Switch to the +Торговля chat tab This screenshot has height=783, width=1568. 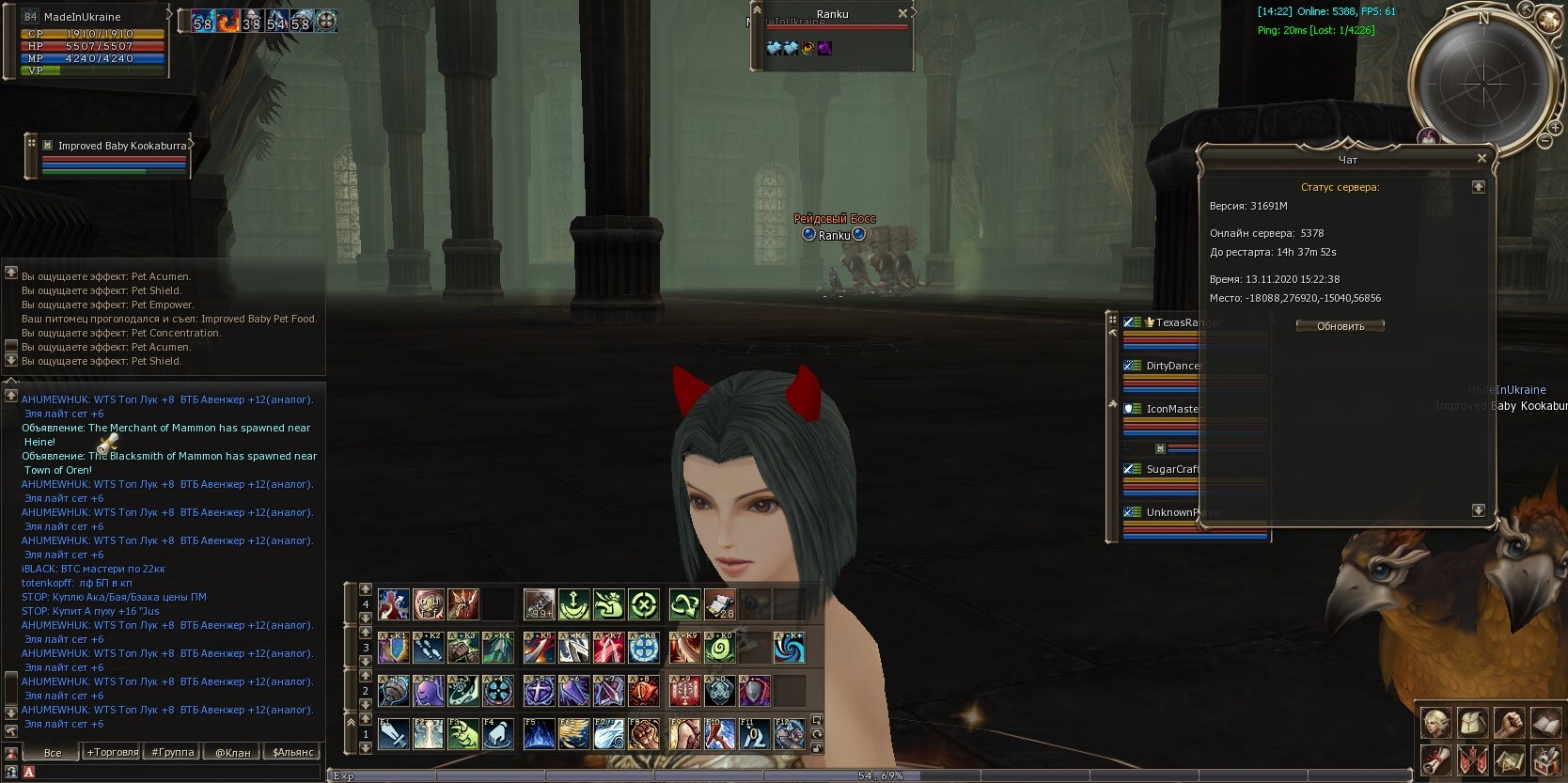113,752
